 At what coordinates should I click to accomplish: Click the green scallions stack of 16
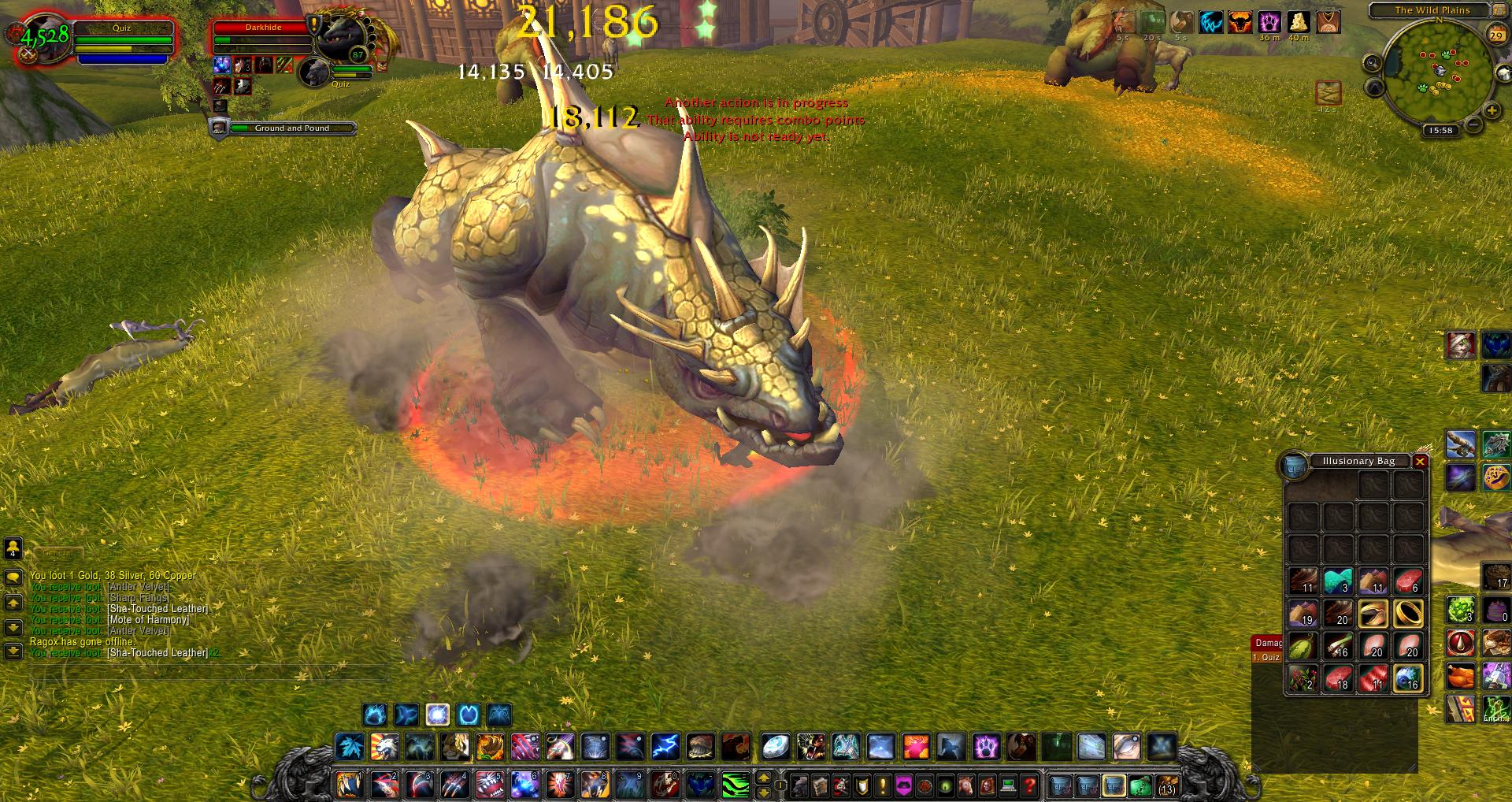click(x=1338, y=645)
